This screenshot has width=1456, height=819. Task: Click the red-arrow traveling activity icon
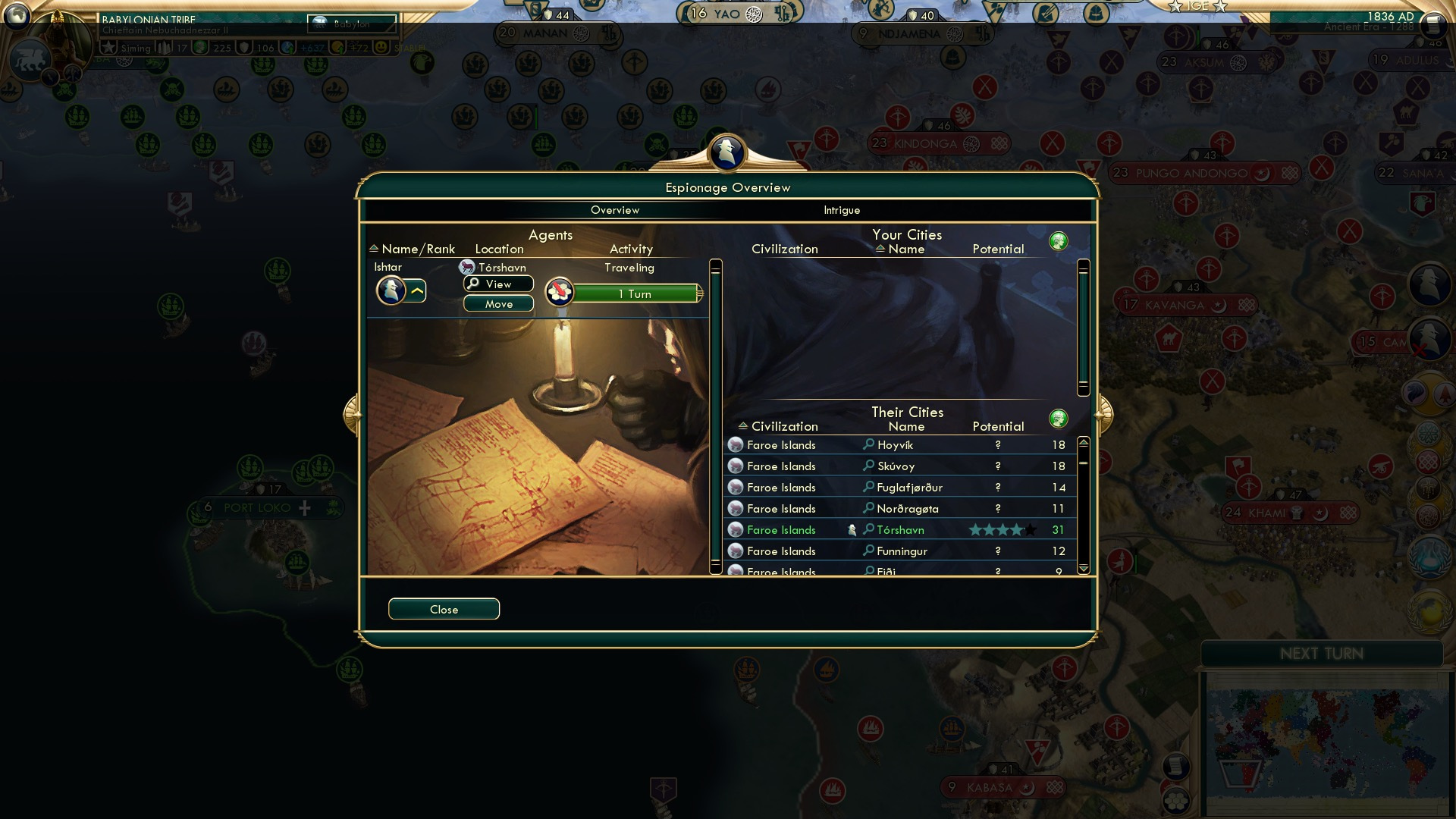tap(559, 292)
